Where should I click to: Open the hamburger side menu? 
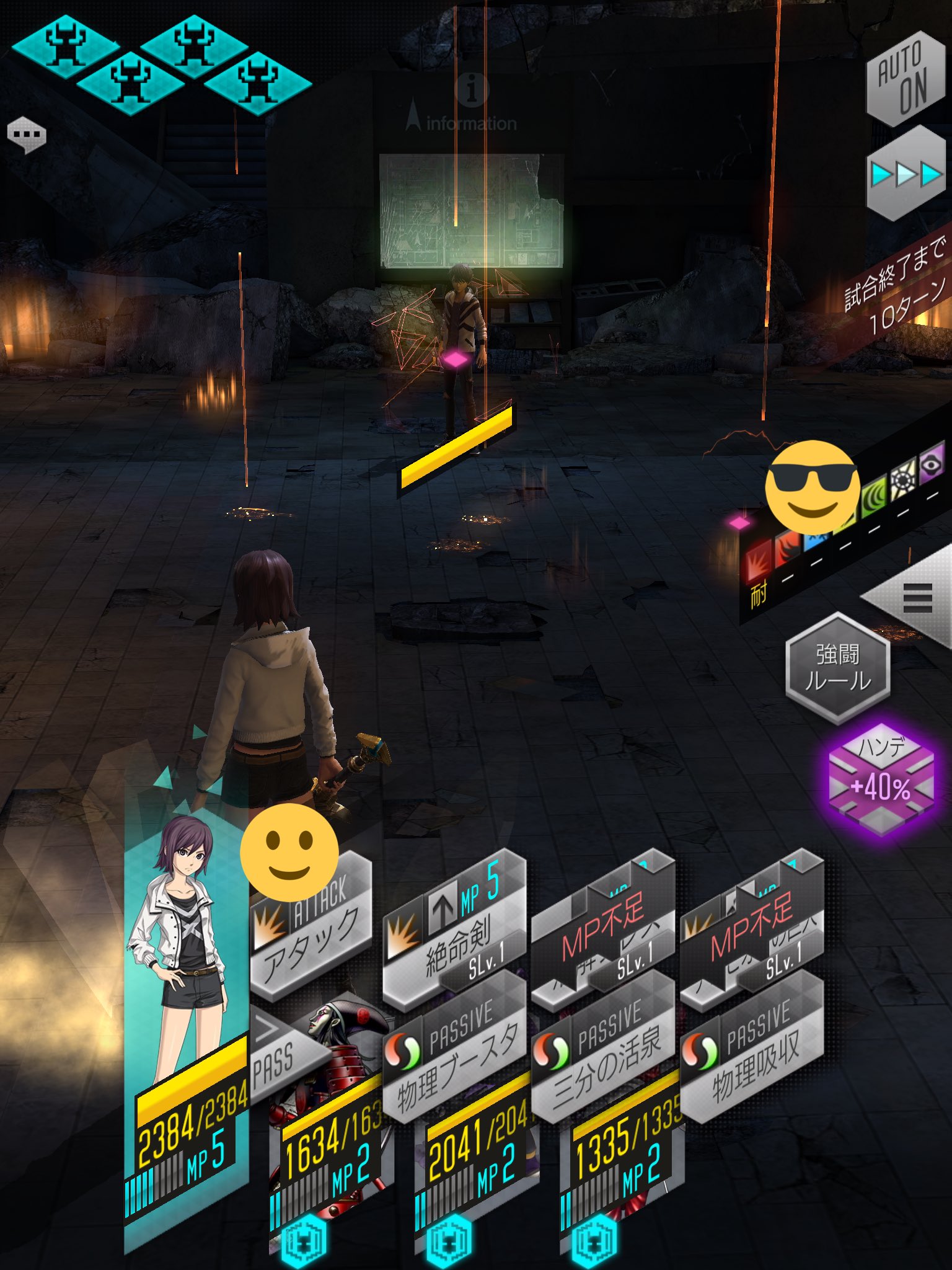[x=917, y=598]
